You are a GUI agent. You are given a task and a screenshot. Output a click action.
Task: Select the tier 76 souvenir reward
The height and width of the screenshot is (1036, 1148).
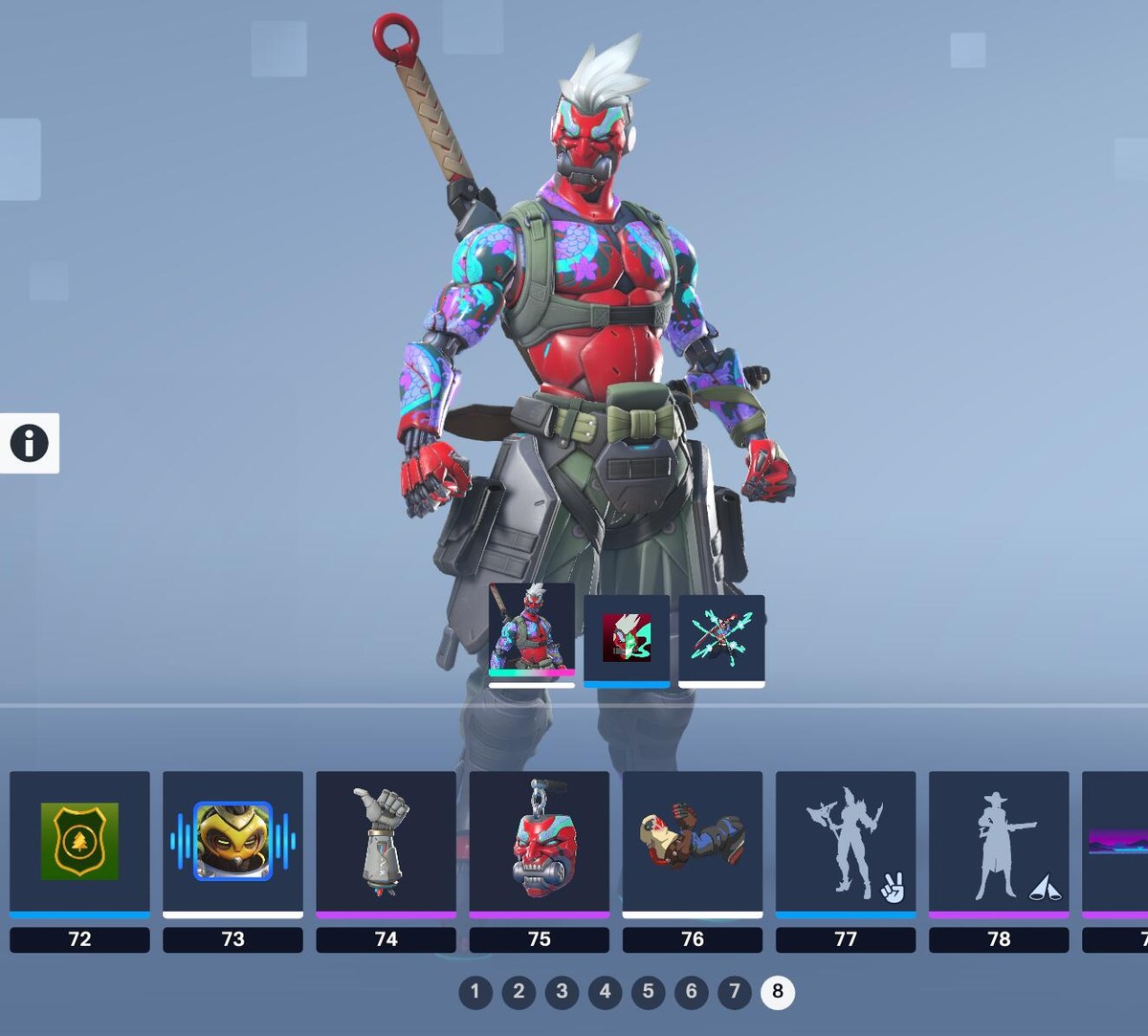[x=692, y=842]
